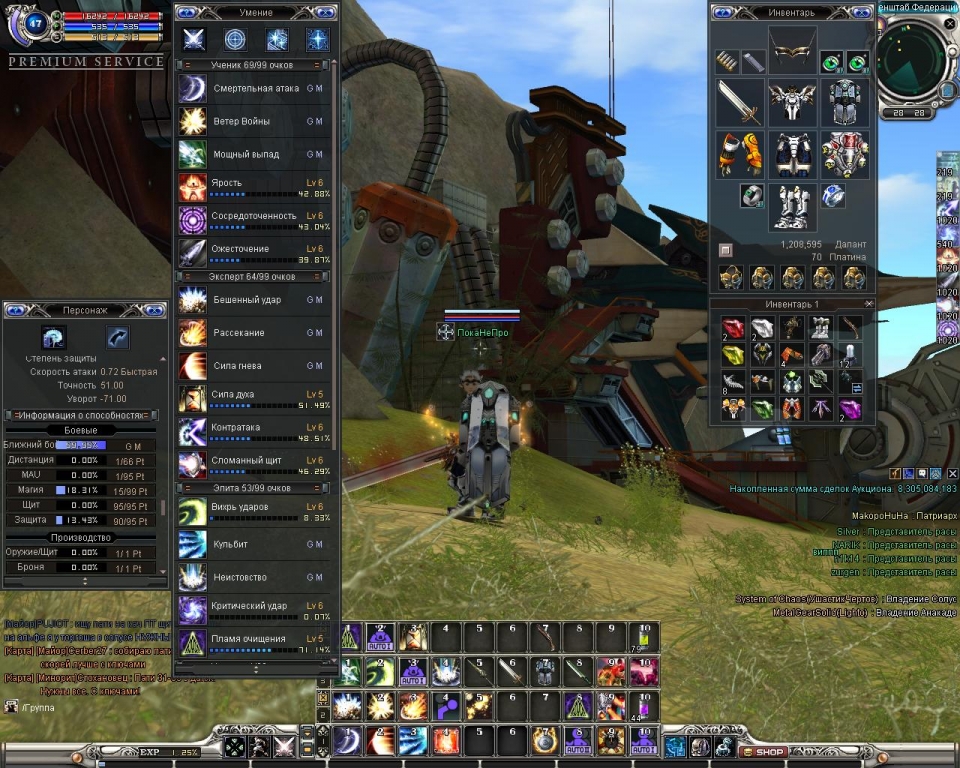This screenshot has width=960, height=768.
Task: Select the purple crystal in Инвентарь 1
Action: (x=850, y=408)
